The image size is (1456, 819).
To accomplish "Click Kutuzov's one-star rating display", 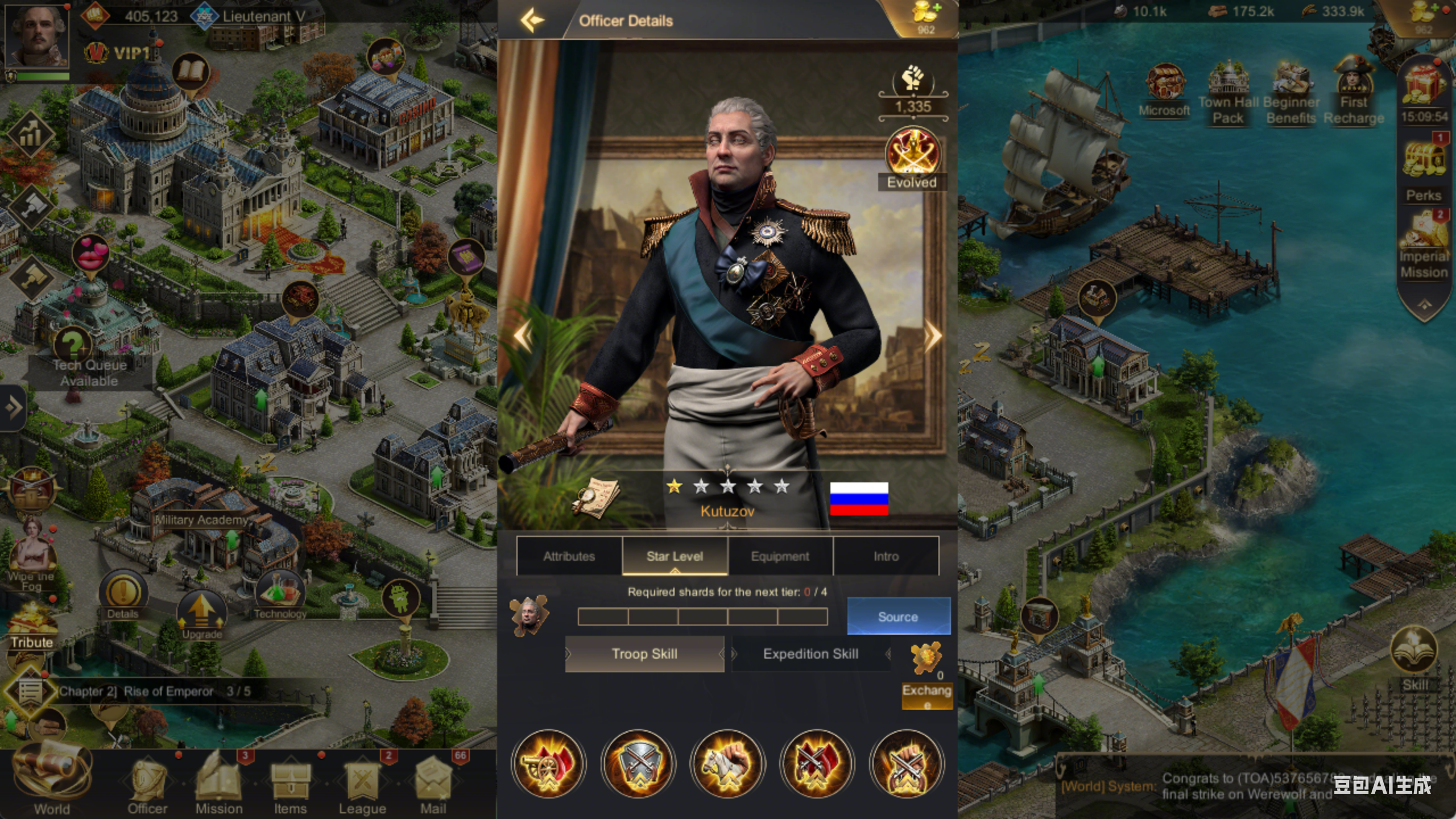I will pos(728,485).
